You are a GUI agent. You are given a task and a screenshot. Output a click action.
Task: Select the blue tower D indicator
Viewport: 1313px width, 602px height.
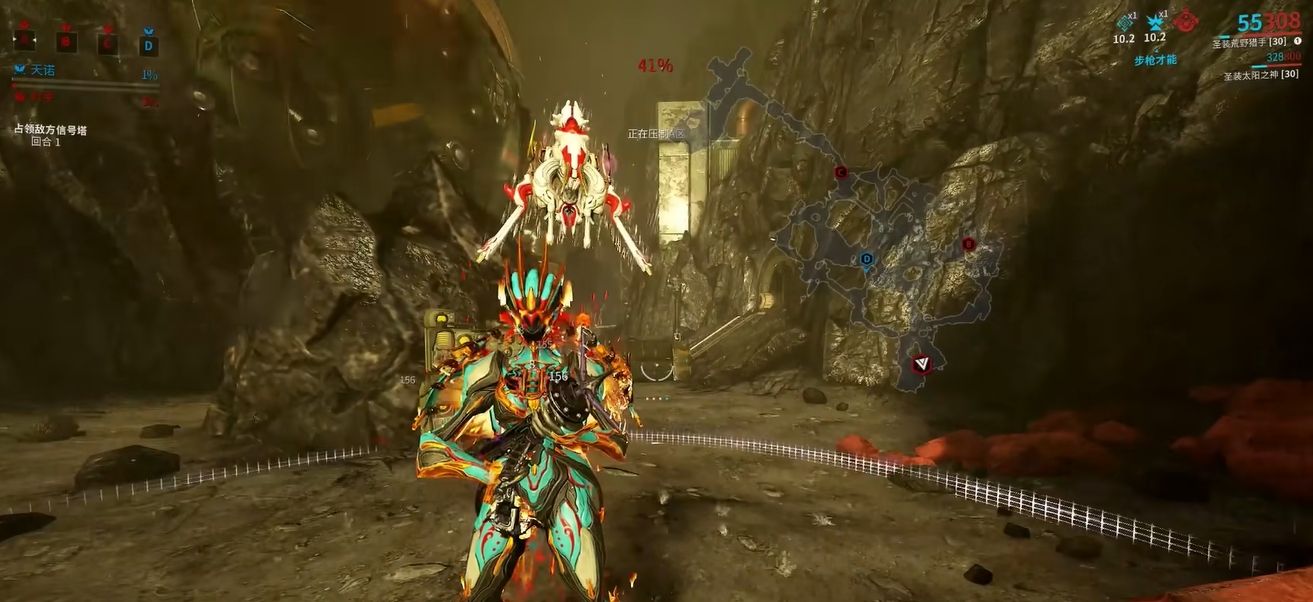pyautogui.click(x=148, y=43)
